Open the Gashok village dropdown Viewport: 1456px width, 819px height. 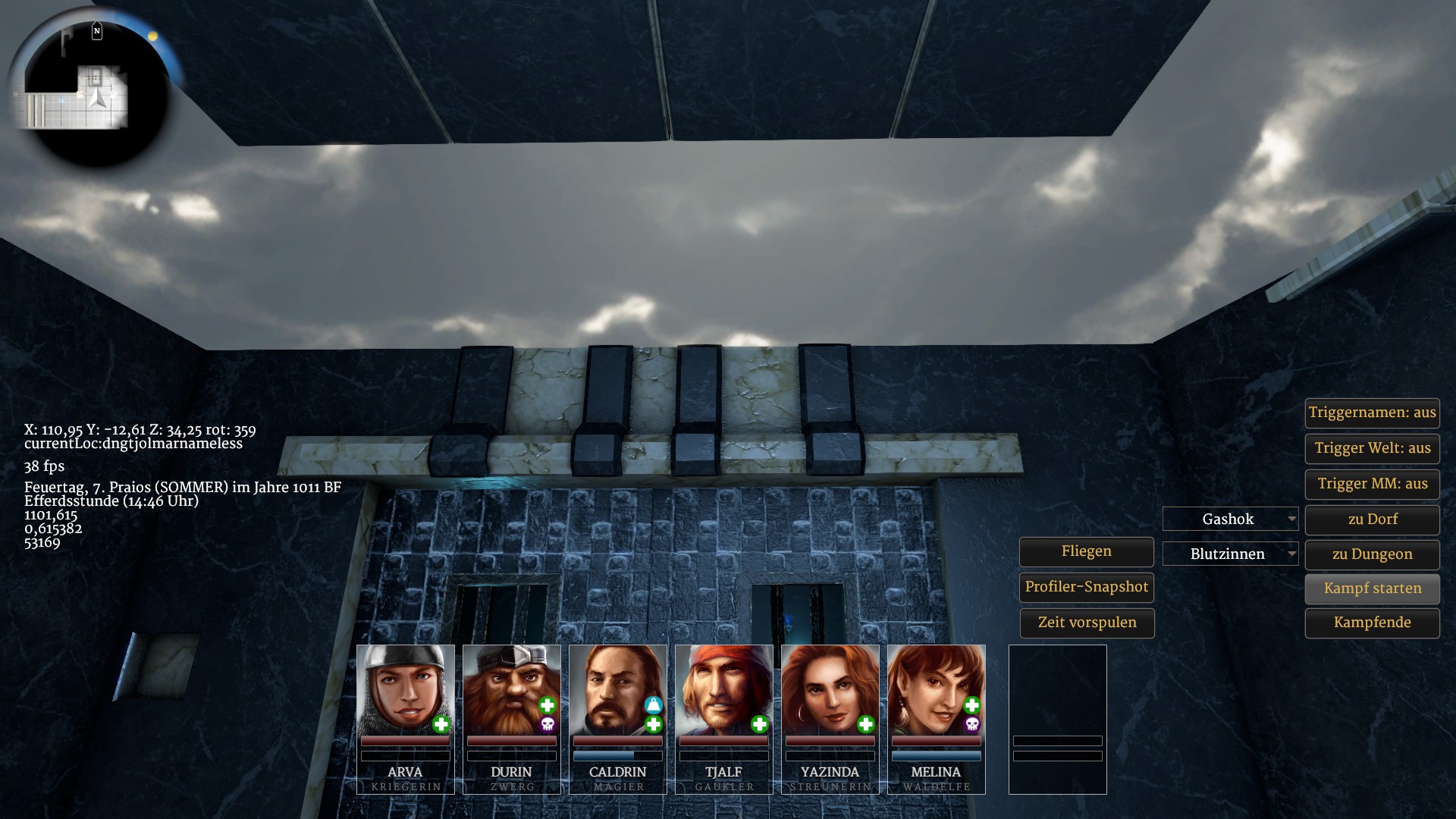1230,519
